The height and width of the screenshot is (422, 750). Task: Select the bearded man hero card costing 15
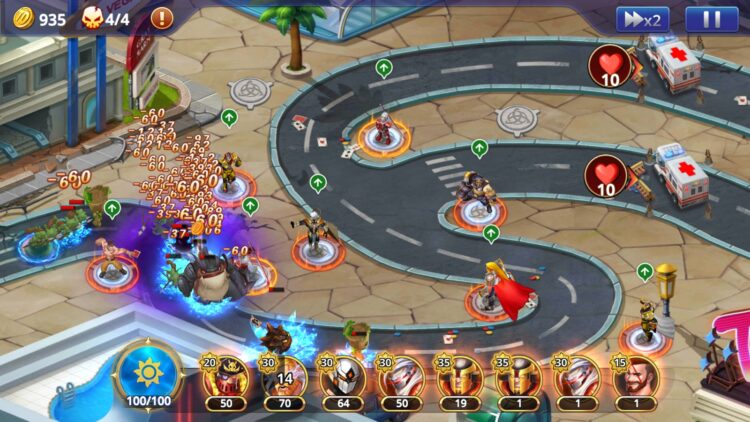pos(636,380)
